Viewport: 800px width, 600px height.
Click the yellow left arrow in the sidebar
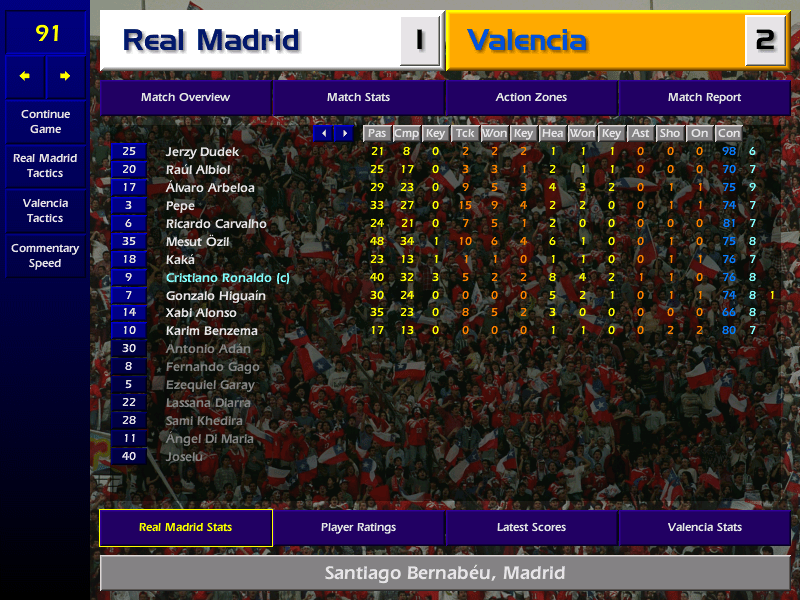tap(25, 76)
